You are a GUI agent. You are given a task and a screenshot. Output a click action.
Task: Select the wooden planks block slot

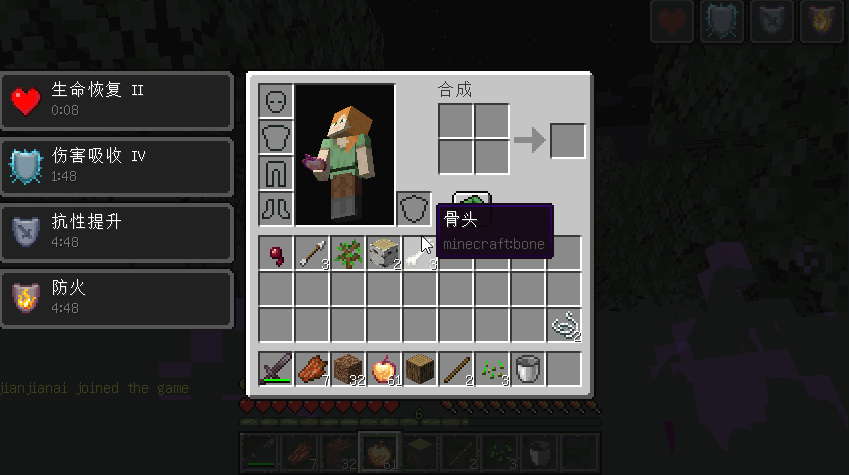[x=420, y=370]
